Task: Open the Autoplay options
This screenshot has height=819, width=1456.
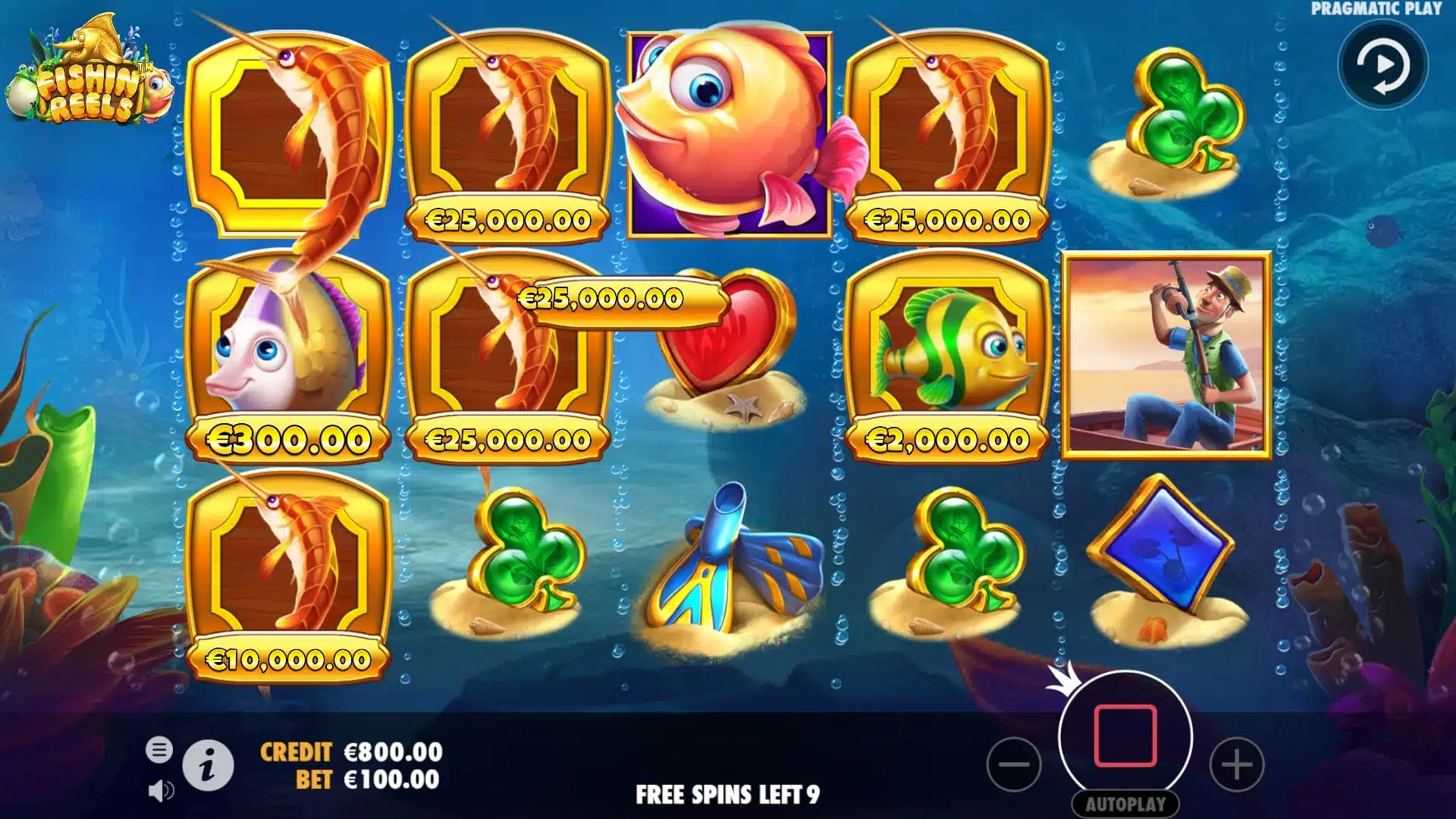Action: coord(1125,804)
